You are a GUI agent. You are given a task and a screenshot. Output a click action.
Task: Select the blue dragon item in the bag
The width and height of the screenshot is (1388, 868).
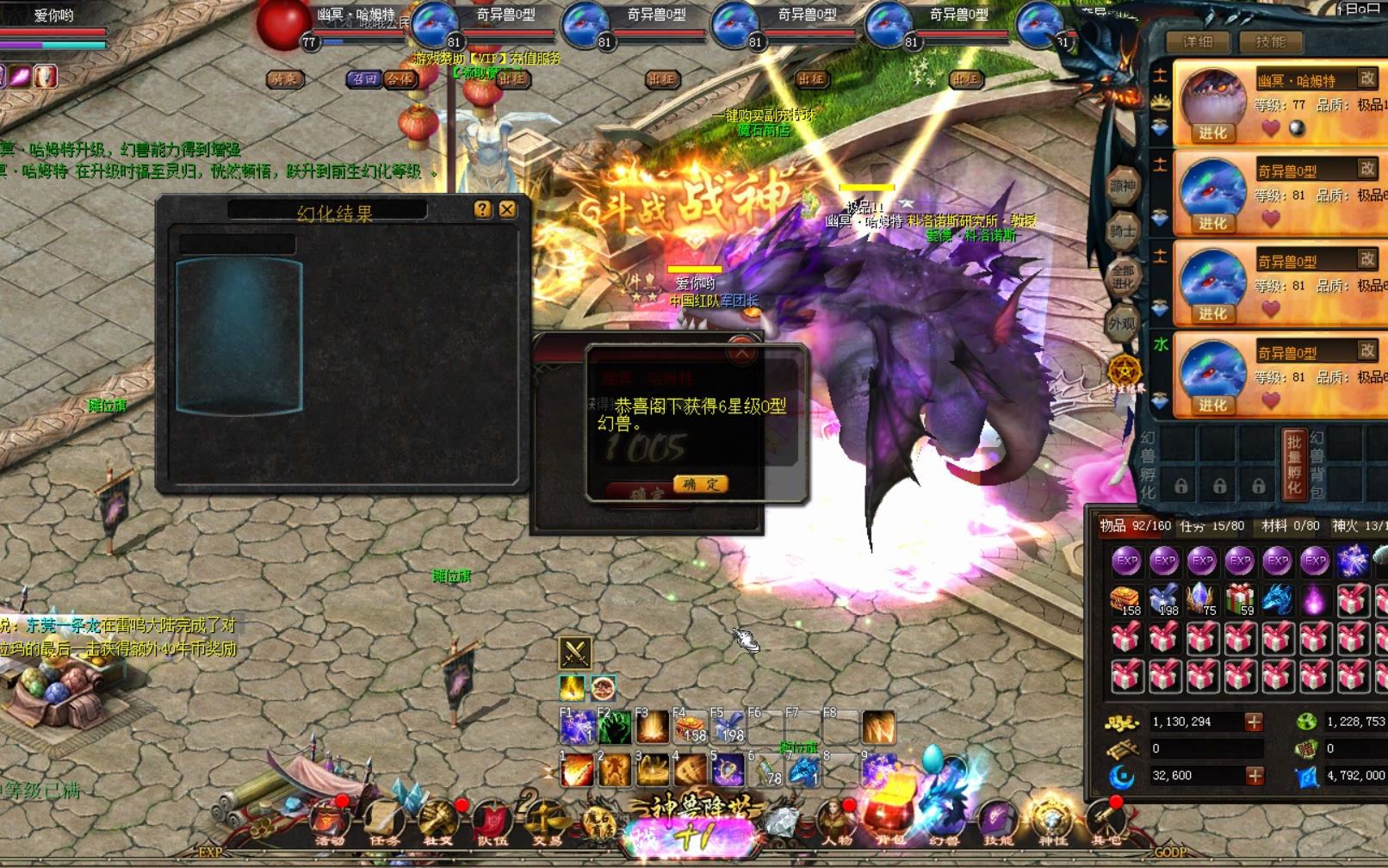1277,599
